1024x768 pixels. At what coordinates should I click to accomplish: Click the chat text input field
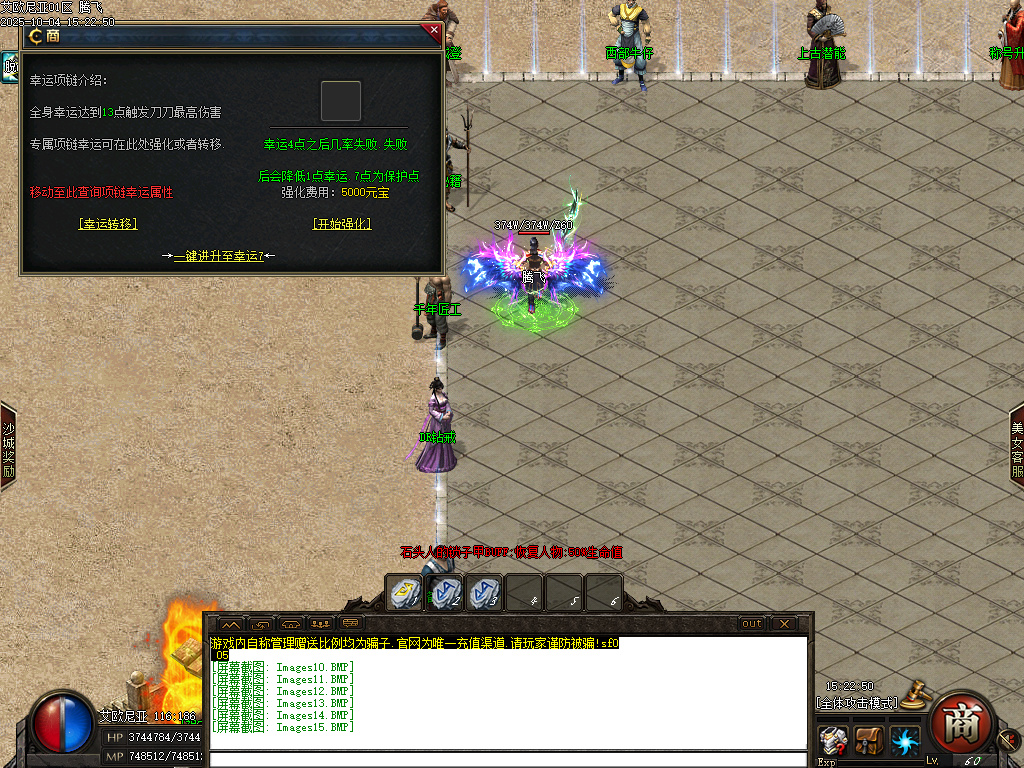point(508,759)
